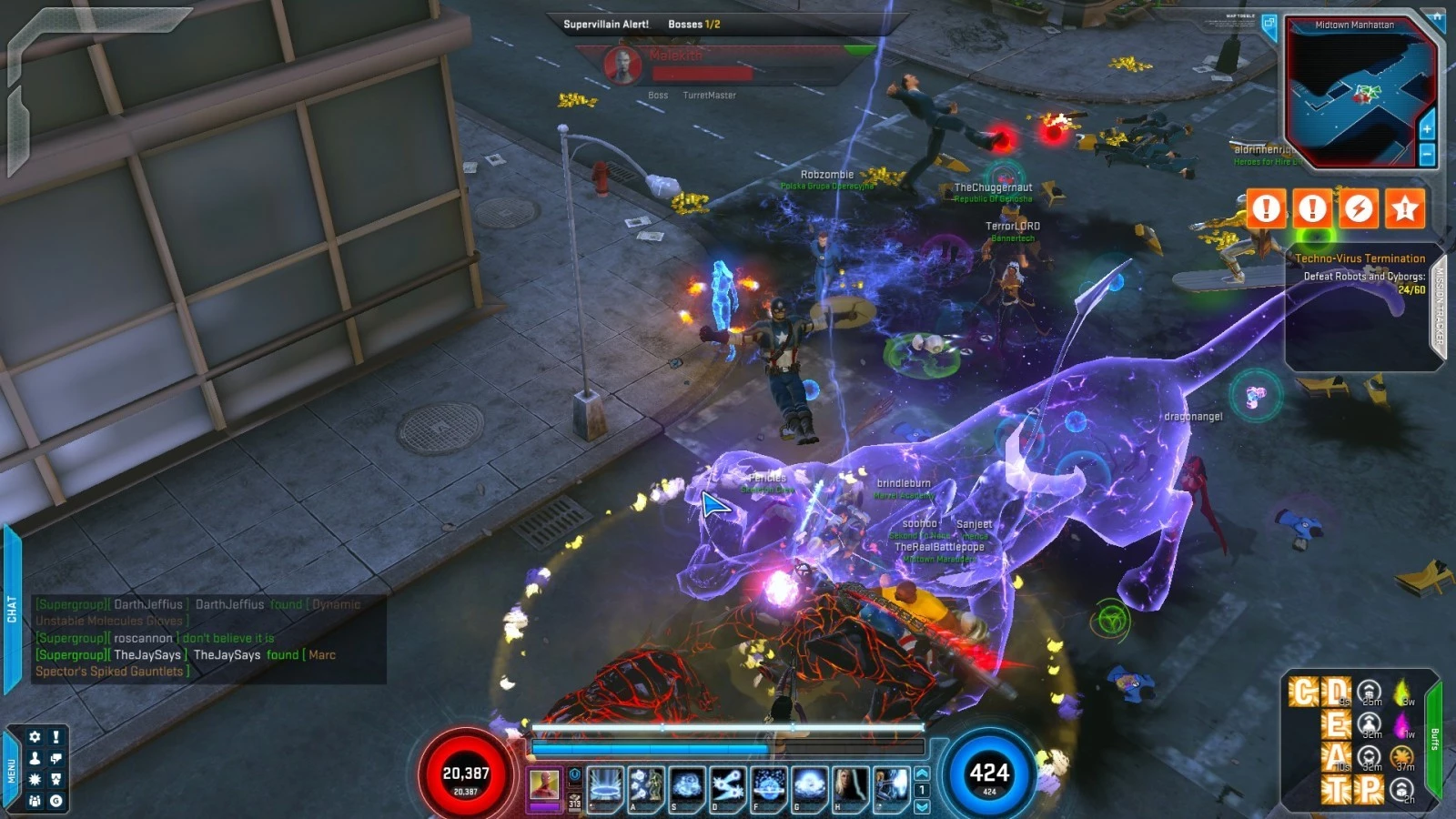Select the hero portrait in the action bar
Viewport: 1456px width, 819px height.
(x=544, y=784)
